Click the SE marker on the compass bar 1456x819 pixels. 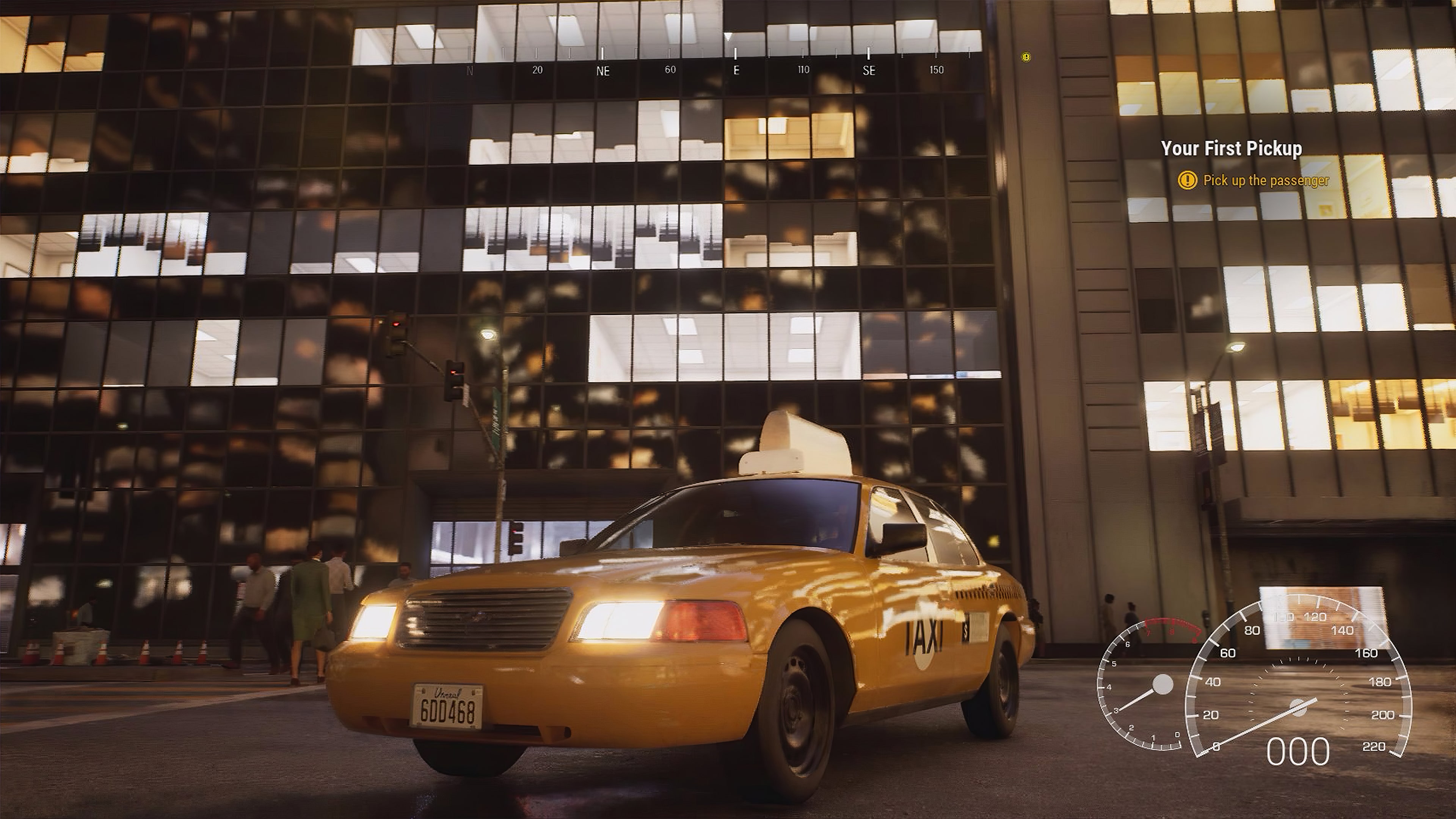(x=868, y=70)
